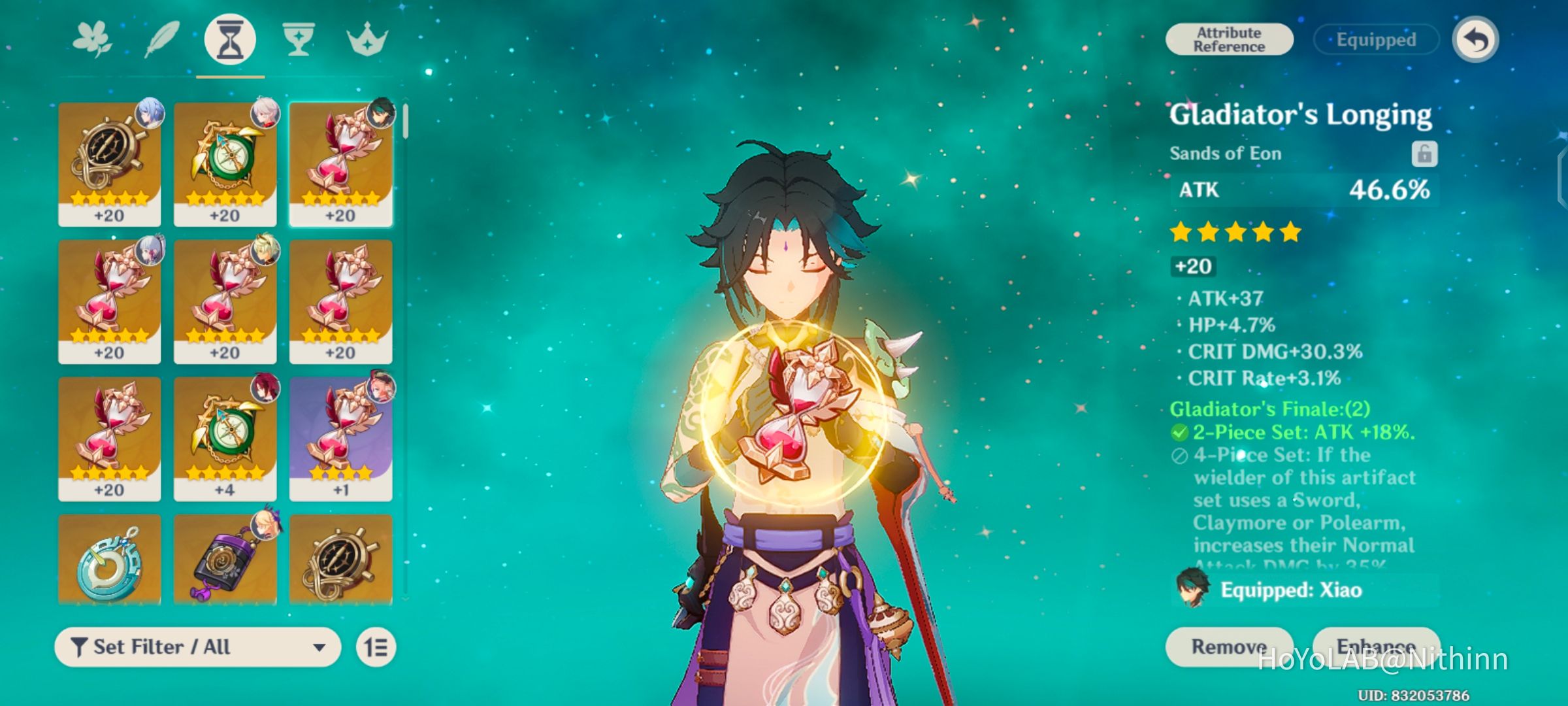The height and width of the screenshot is (706, 1568).
Task: Open the flower artifact category
Action: [x=93, y=41]
